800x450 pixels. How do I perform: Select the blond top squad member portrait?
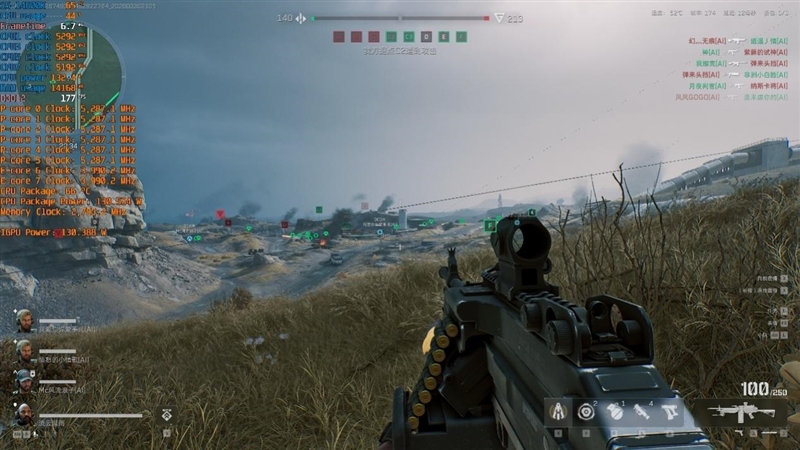pyautogui.click(x=24, y=320)
